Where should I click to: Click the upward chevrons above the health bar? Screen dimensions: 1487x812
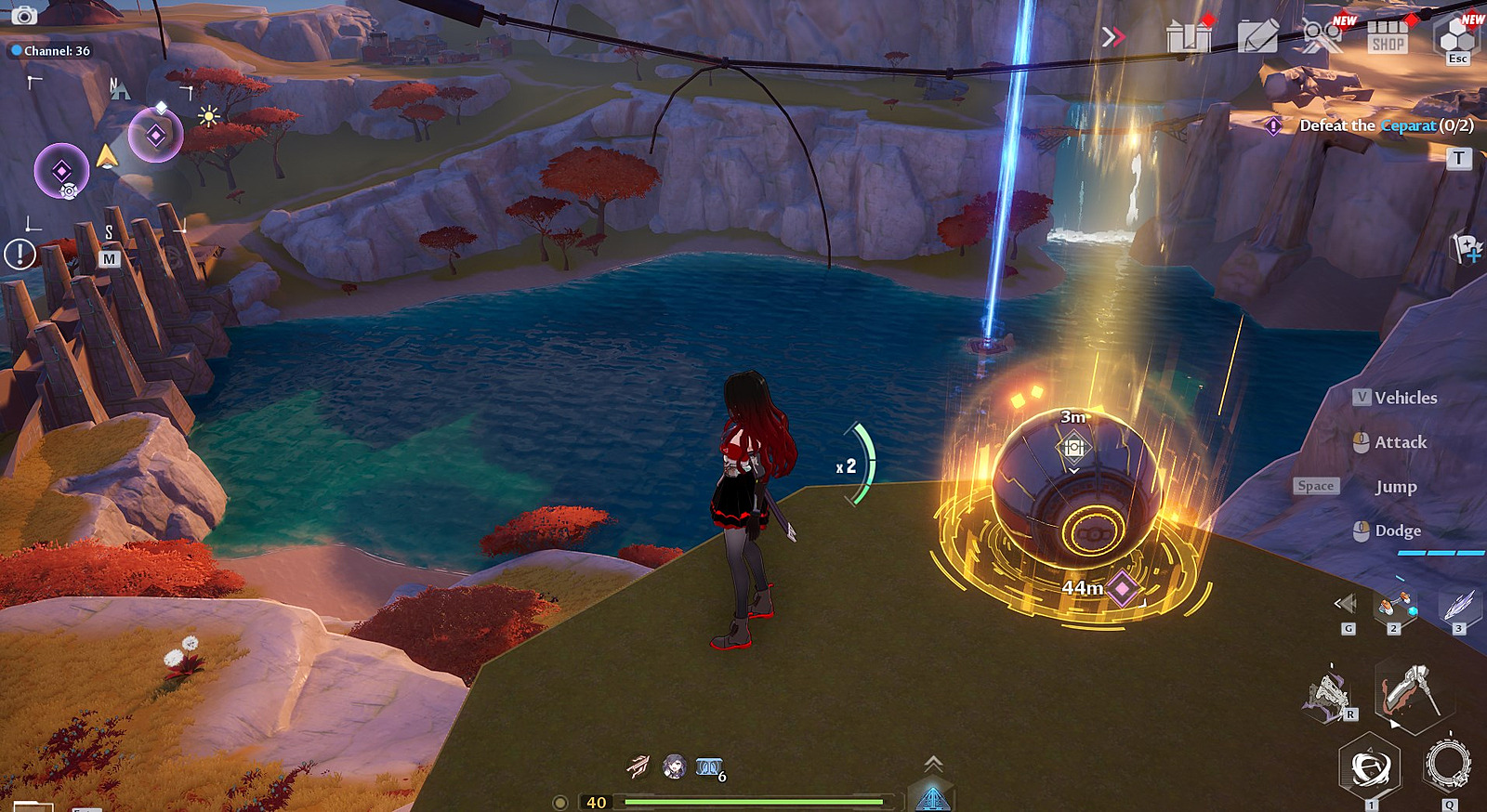933,764
